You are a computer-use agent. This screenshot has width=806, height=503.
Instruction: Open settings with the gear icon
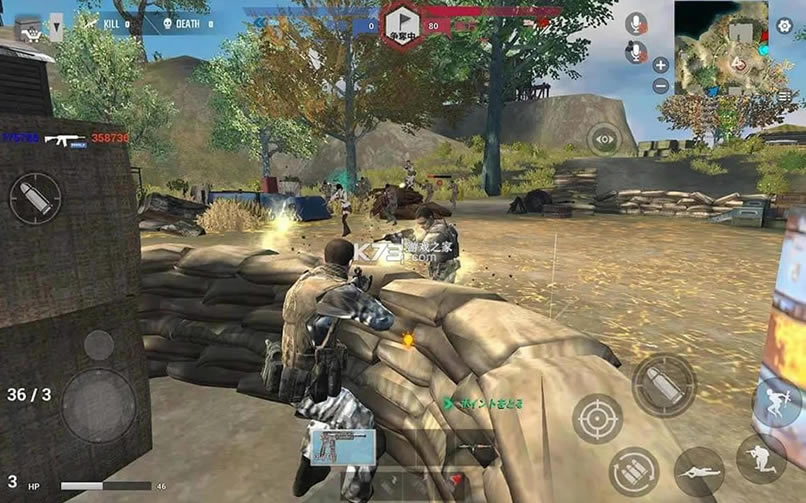point(785,26)
